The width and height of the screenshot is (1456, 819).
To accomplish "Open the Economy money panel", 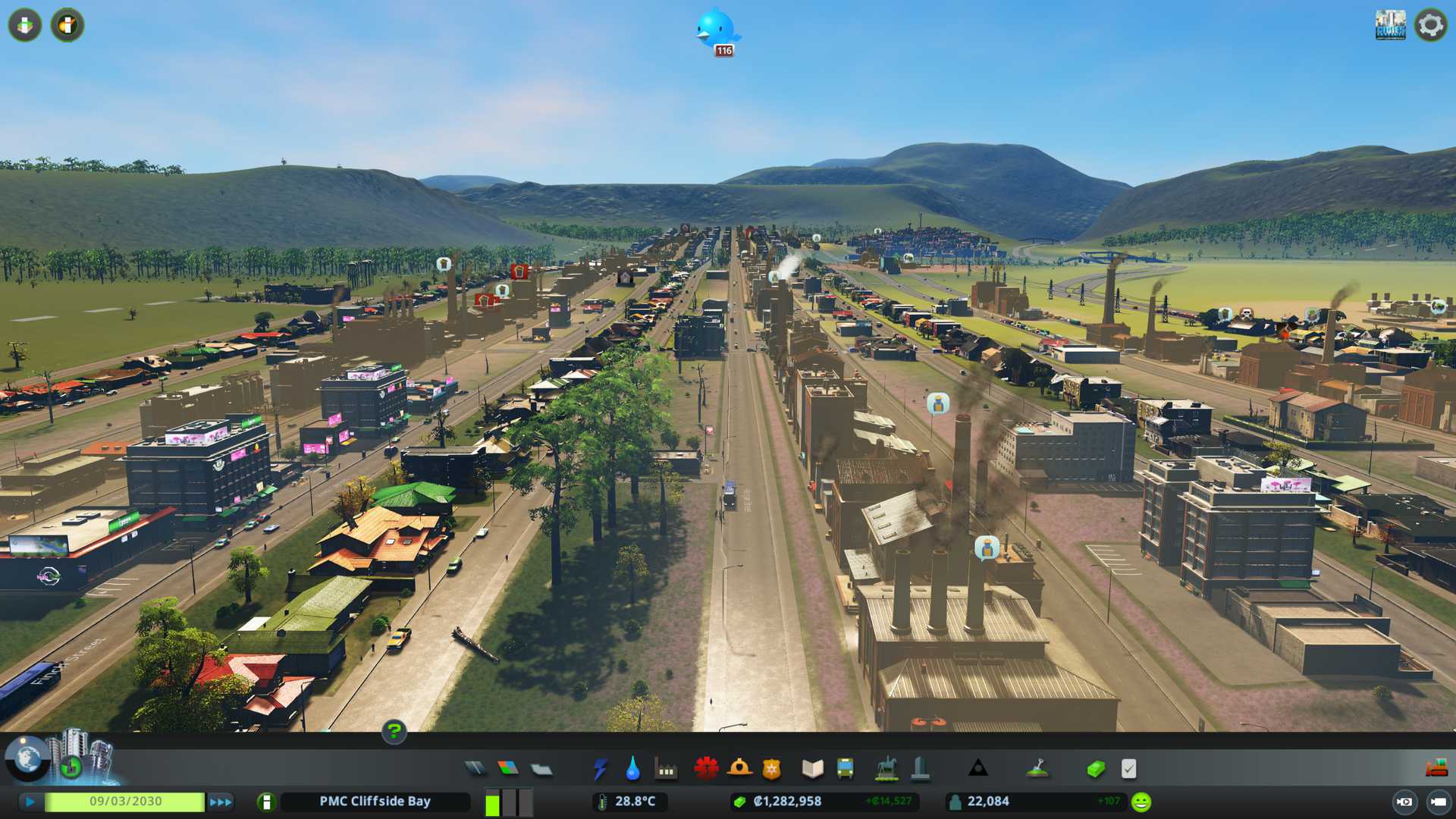I will (x=1095, y=769).
